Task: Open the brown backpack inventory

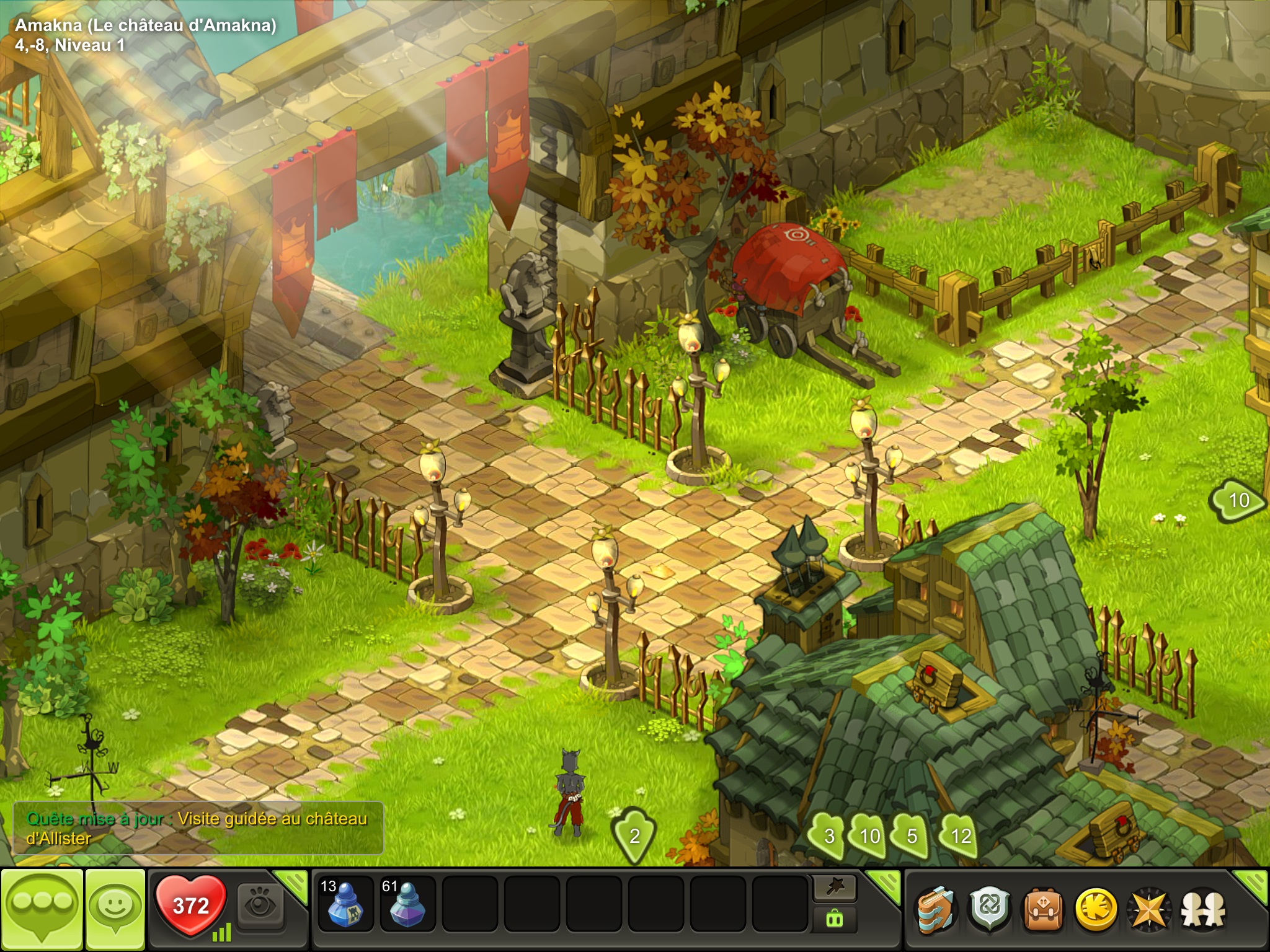Action: [x=1042, y=910]
